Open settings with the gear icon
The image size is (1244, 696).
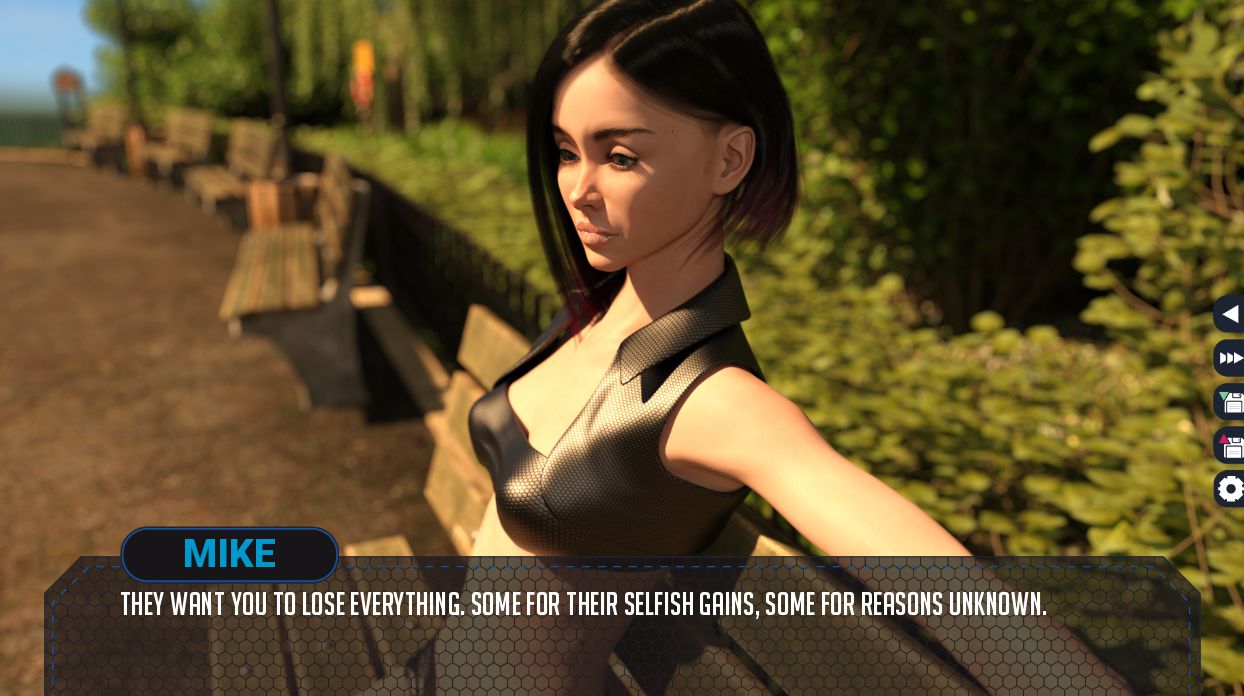click(x=1230, y=489)
